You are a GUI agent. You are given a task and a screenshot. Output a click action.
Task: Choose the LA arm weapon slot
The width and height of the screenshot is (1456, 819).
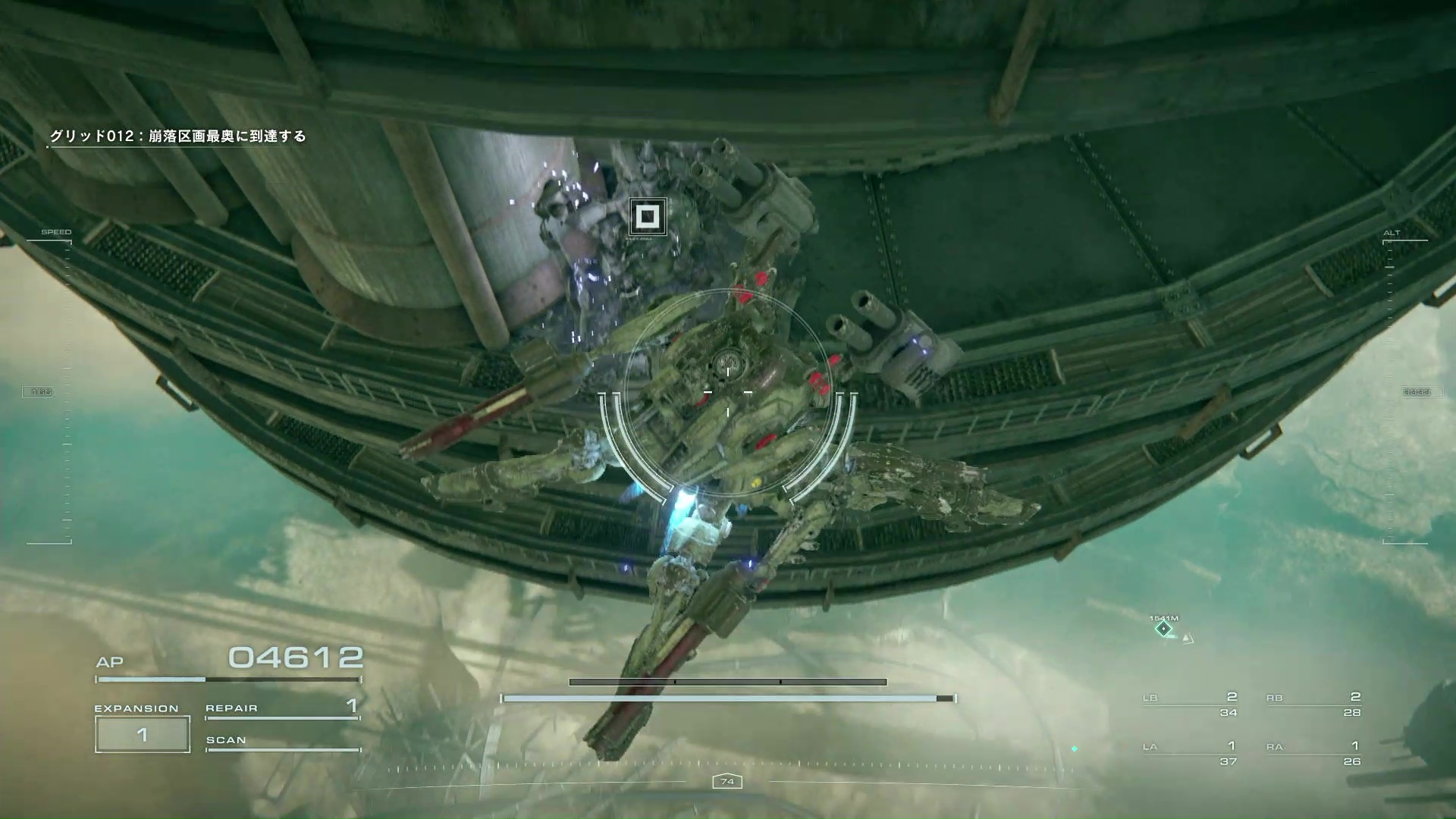click(1190, 753)
